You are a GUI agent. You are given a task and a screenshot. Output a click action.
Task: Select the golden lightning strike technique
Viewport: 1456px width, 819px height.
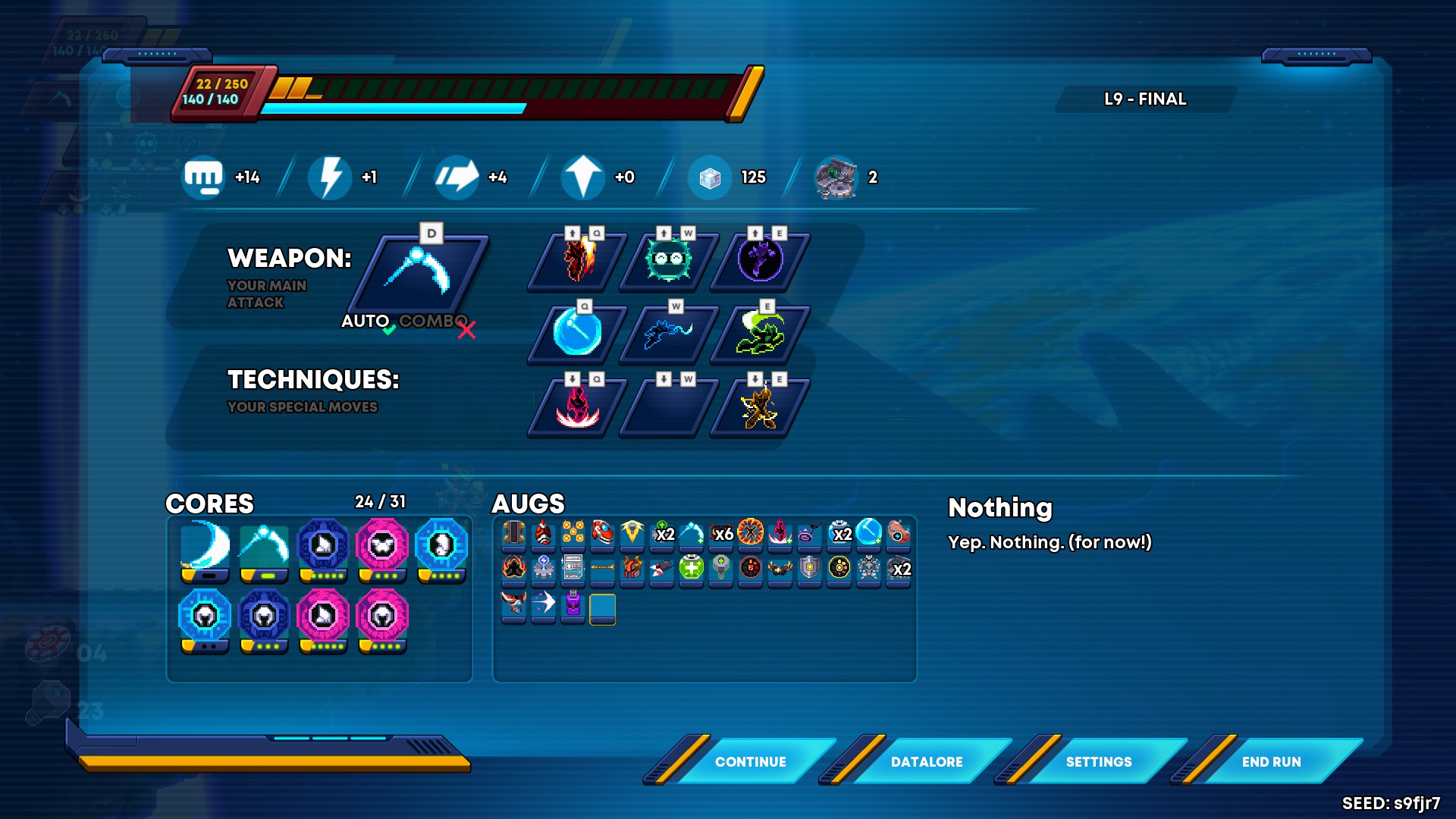click(x=760, y=407)
